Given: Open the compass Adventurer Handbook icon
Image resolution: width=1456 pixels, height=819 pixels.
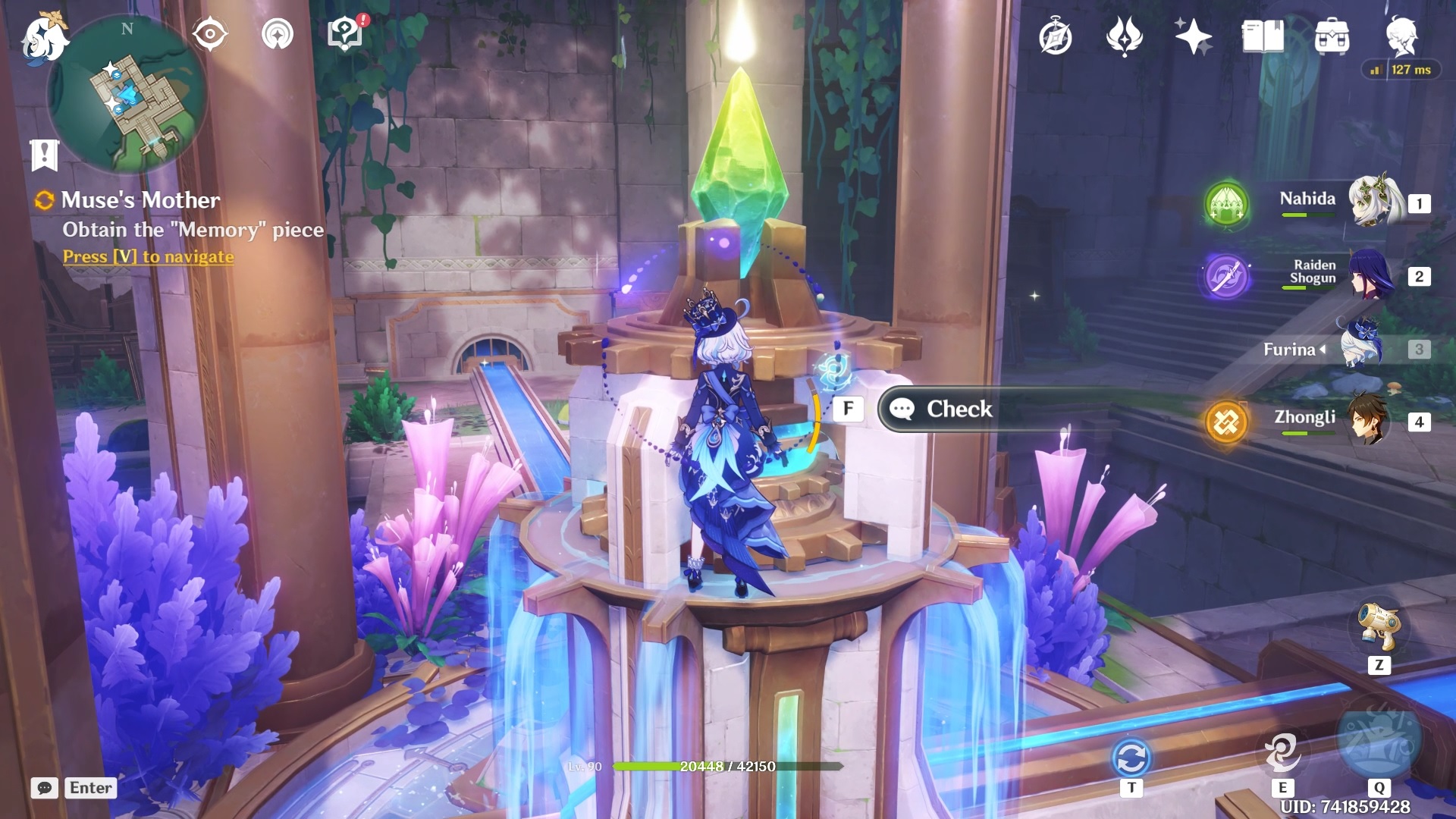Looking at the screenshot, I should click(1056, 37).
